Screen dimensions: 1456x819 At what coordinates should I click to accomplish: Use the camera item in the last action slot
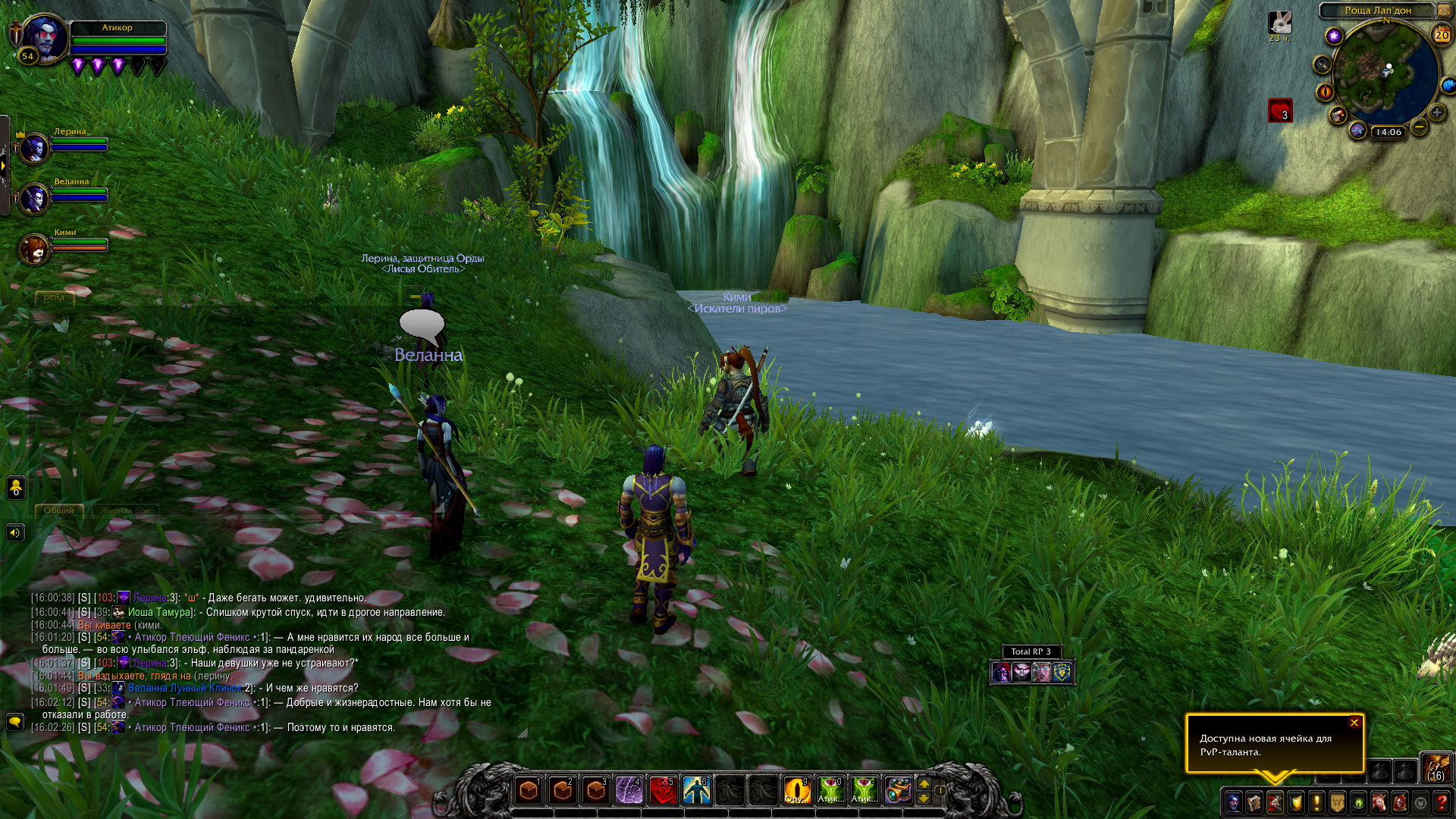click(897, 790)
